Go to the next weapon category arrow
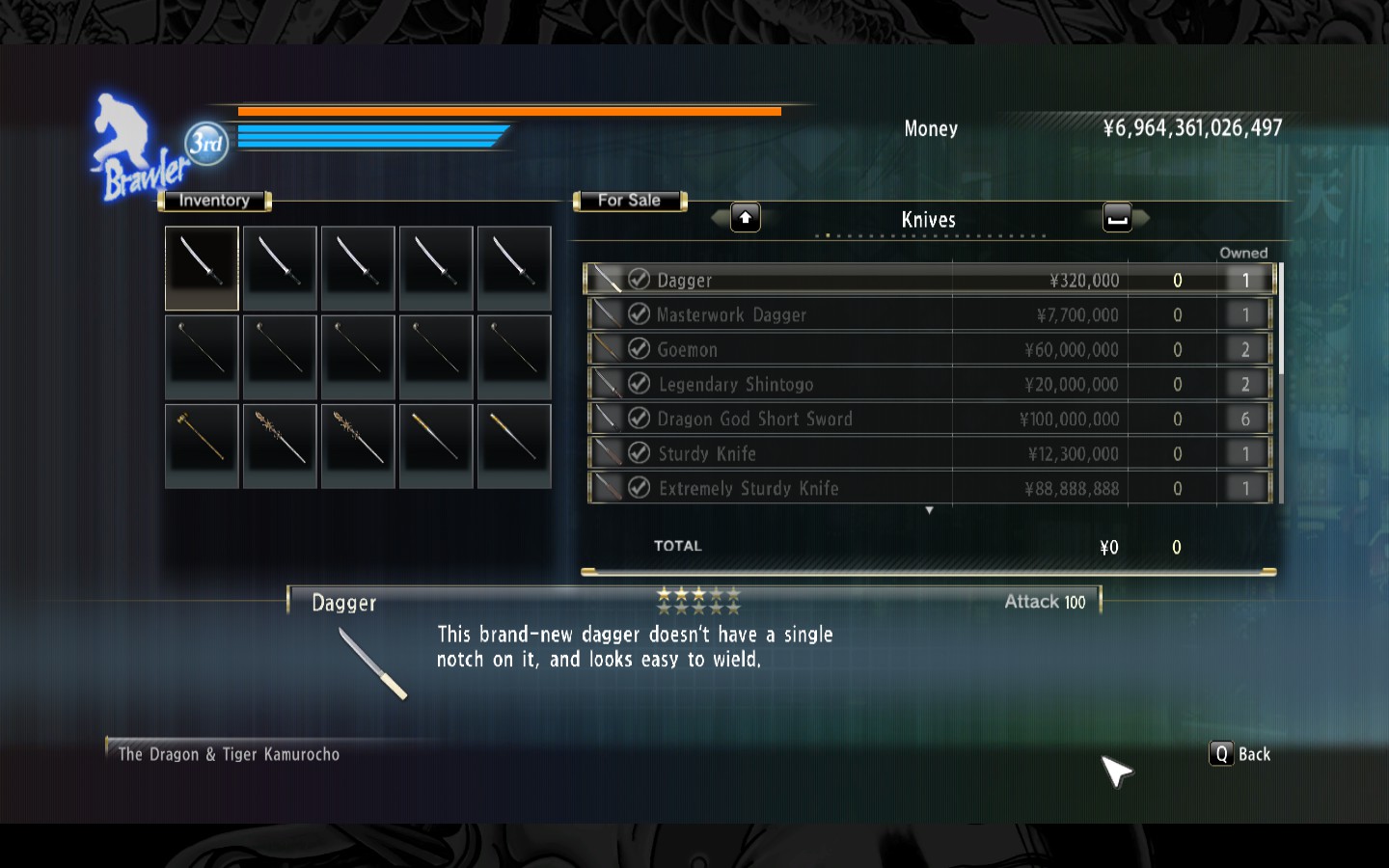Viewport: 1389px width, 868px height. [x=1118, y=218]
